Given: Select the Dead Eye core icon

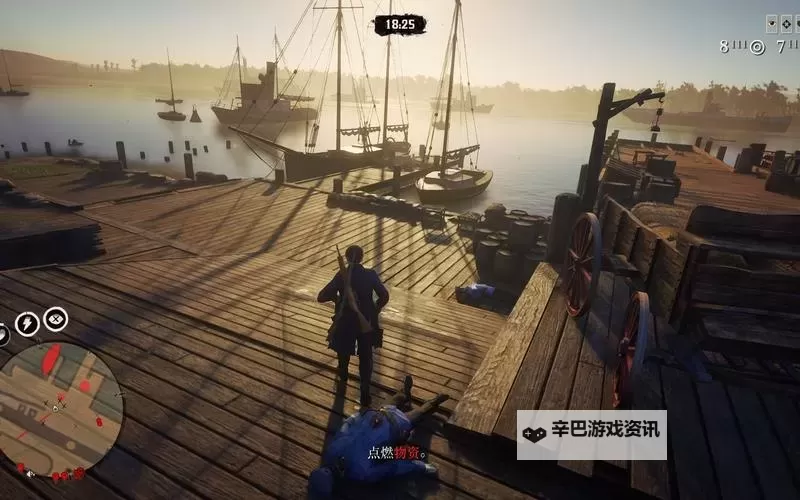Looking at the screenshot, I should 56,319.
